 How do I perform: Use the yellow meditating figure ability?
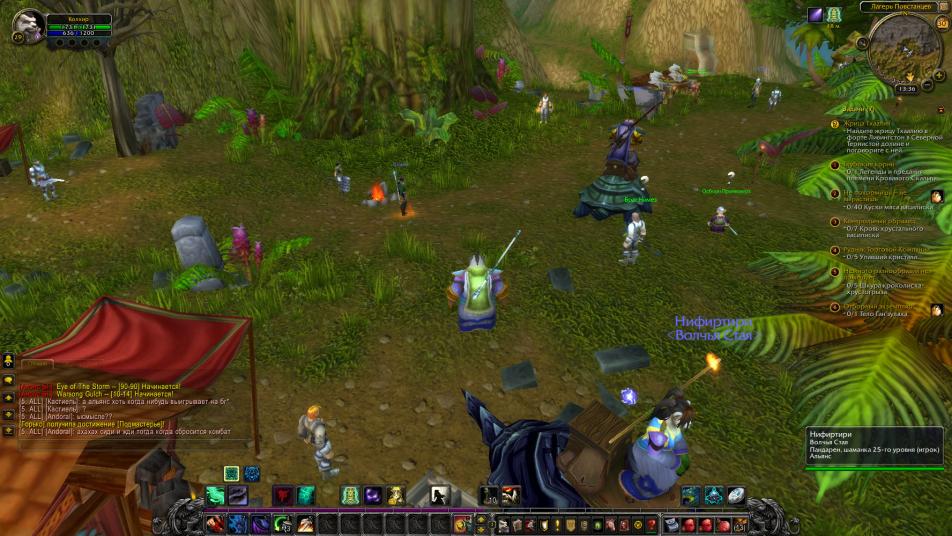(396, 495)
